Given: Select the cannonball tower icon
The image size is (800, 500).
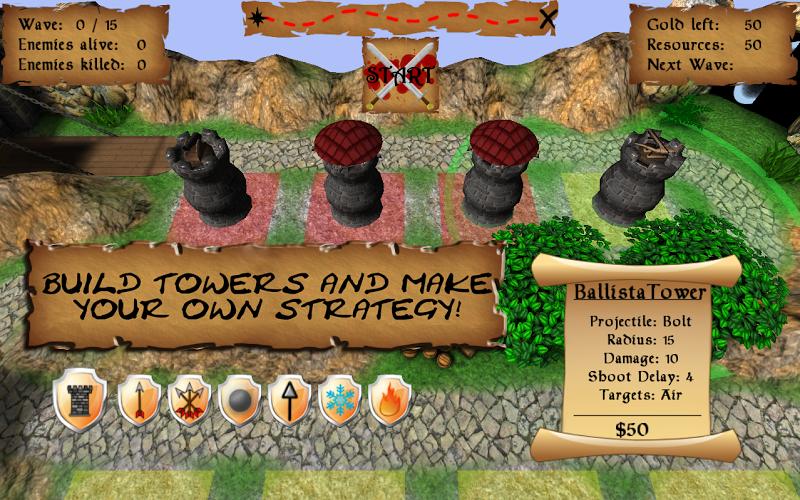Looking at the screenshot, I should click(x=240, y=401).
